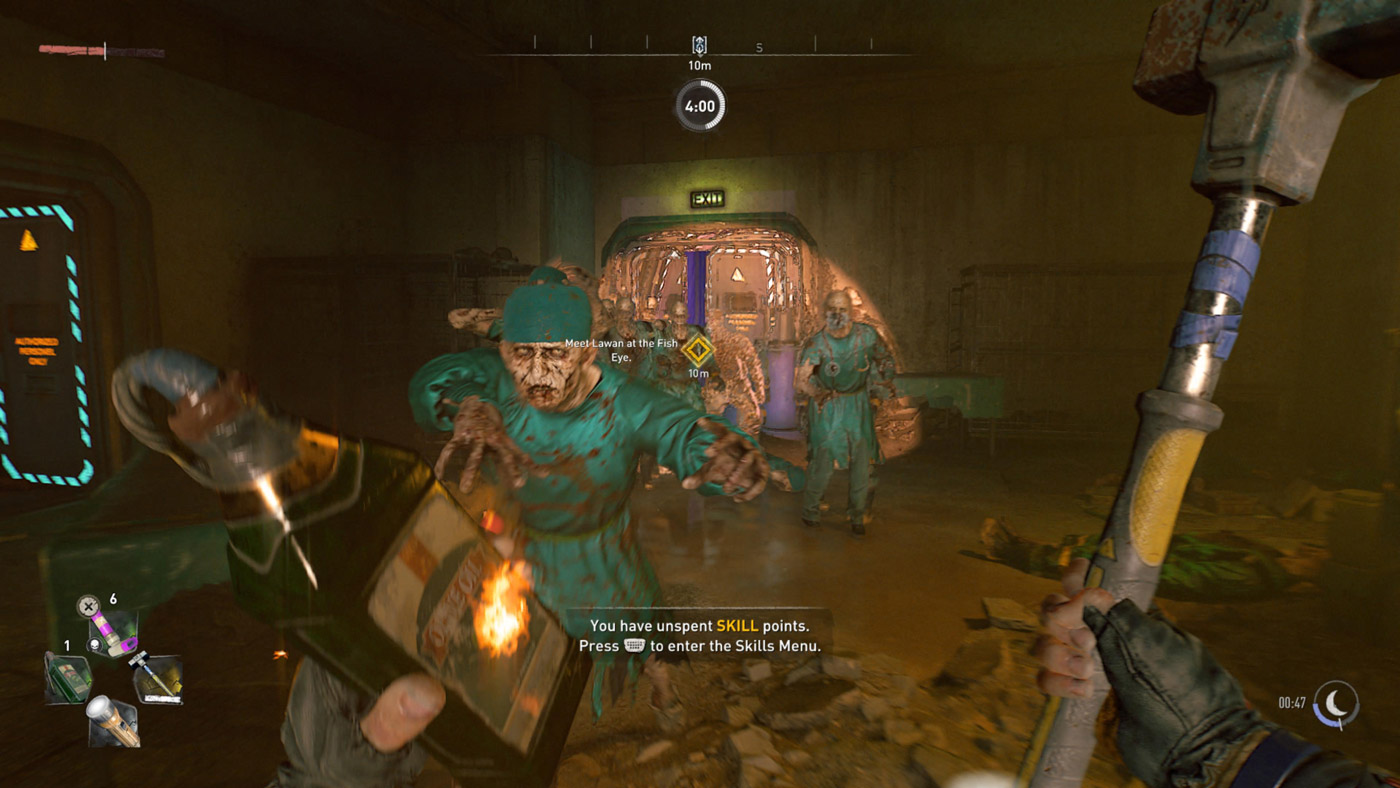The width and height of the screenshot is (1400, 788).
Task: Pick the flashlight slot
Action: coord(112,720)
